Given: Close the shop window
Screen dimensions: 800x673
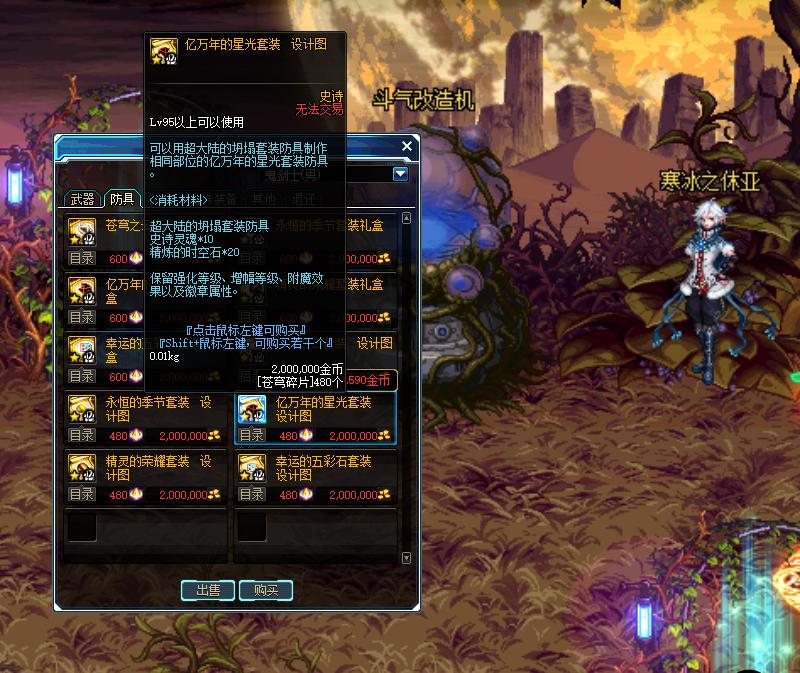Looking at the screenshot, I should tap(406, 147).
